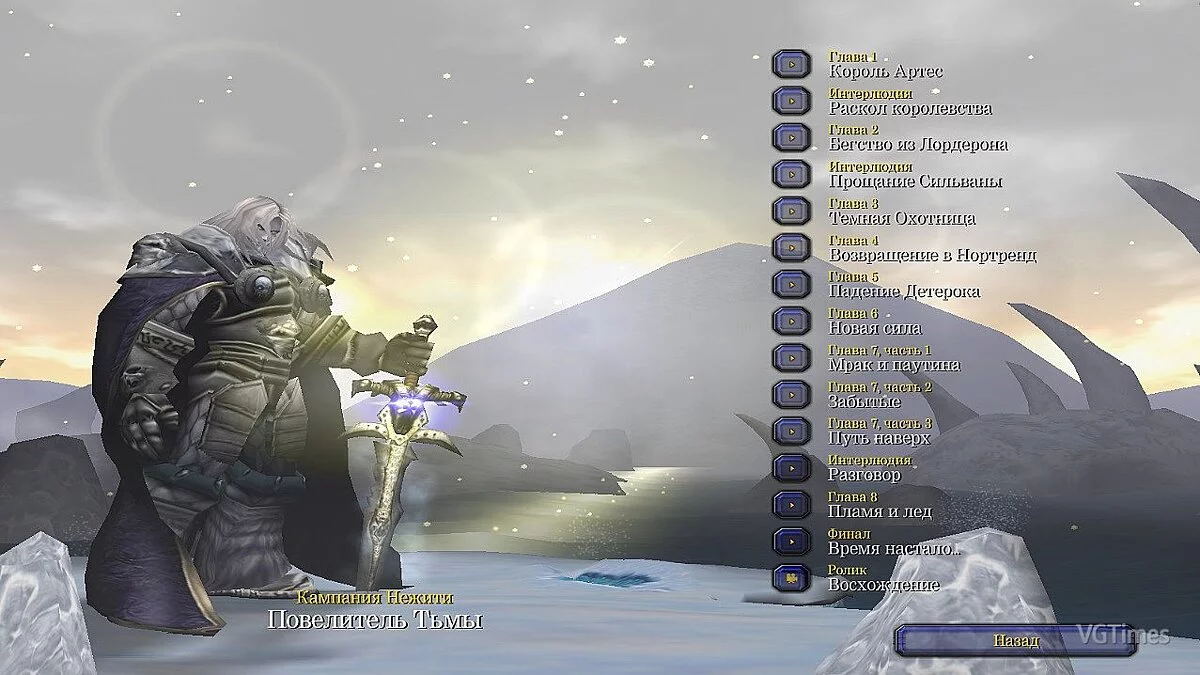The height and width of the screenshot is (675, 1200).
Task: Start chapter 7 part 3 'Путь наверх'
Action: (791, 431)
